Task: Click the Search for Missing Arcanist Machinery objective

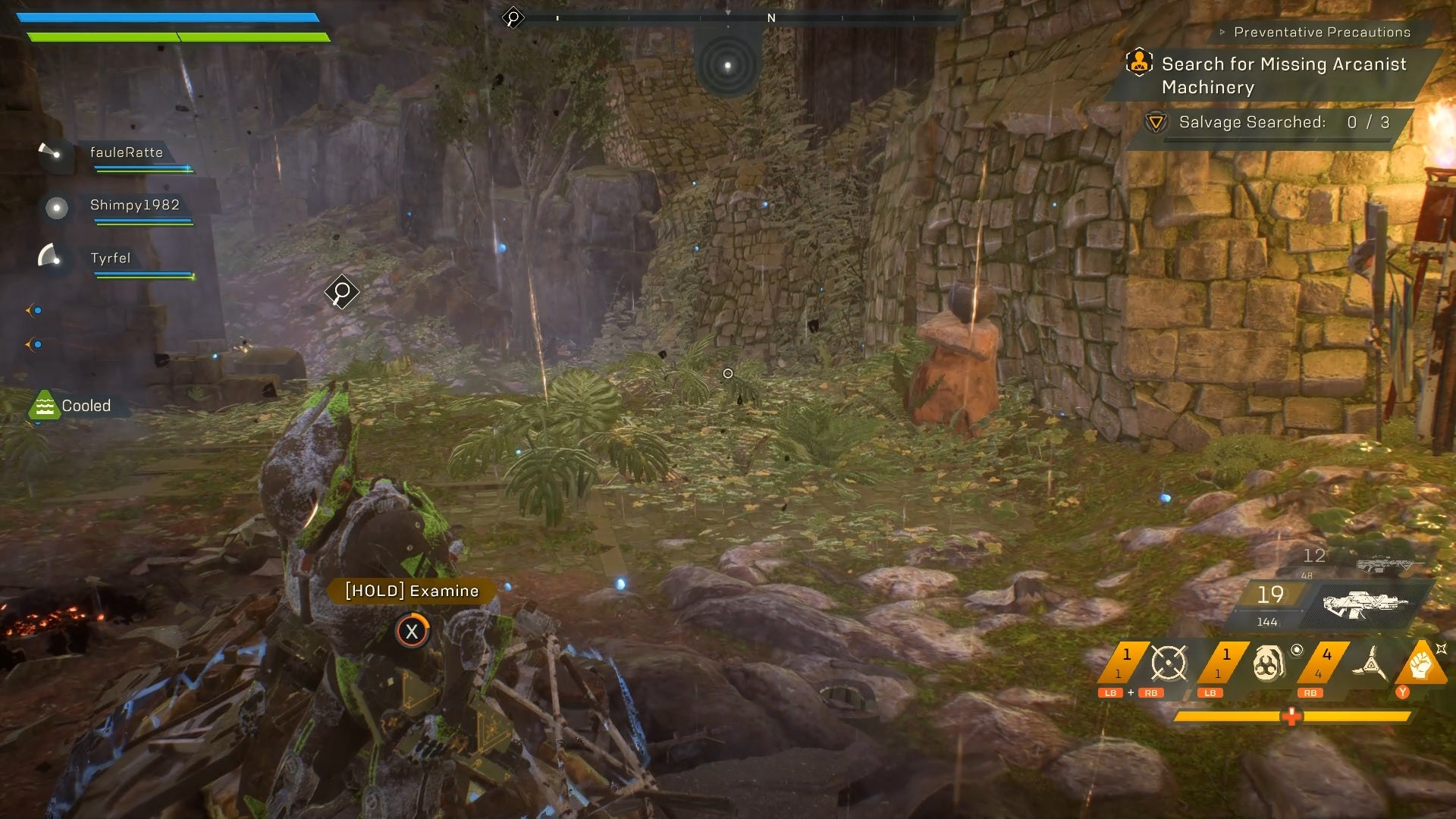Action: click(1283, 76)
